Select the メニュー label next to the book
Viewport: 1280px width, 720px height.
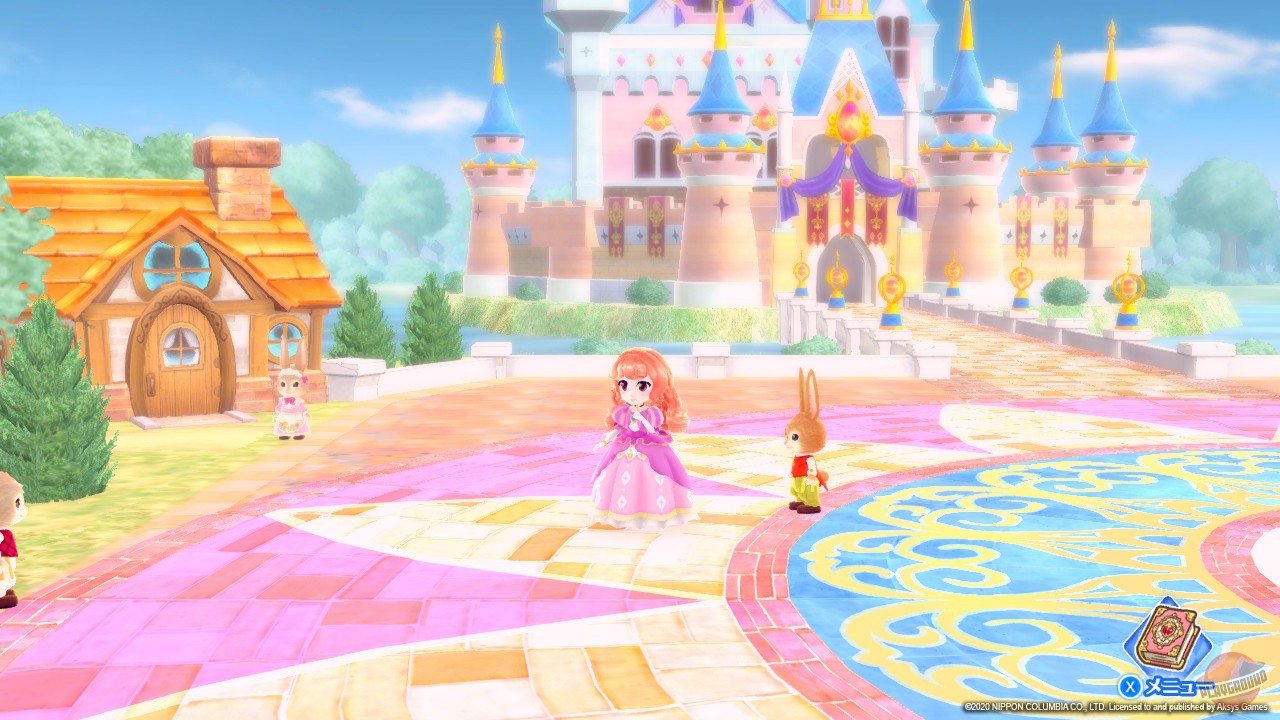1180,685
